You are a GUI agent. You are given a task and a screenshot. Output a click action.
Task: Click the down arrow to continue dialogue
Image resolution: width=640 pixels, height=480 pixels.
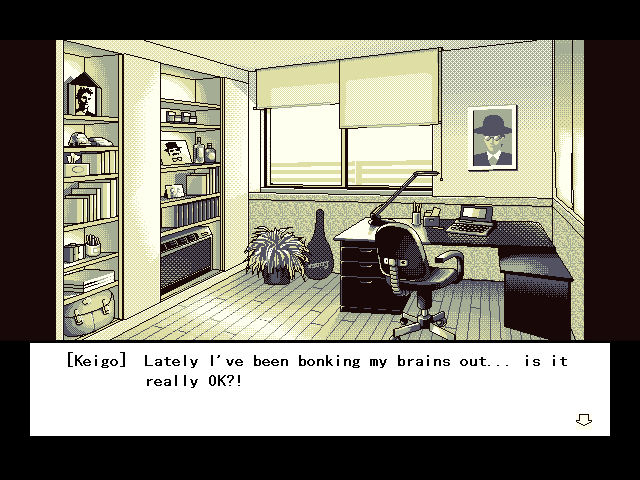[x=583, y=420]
